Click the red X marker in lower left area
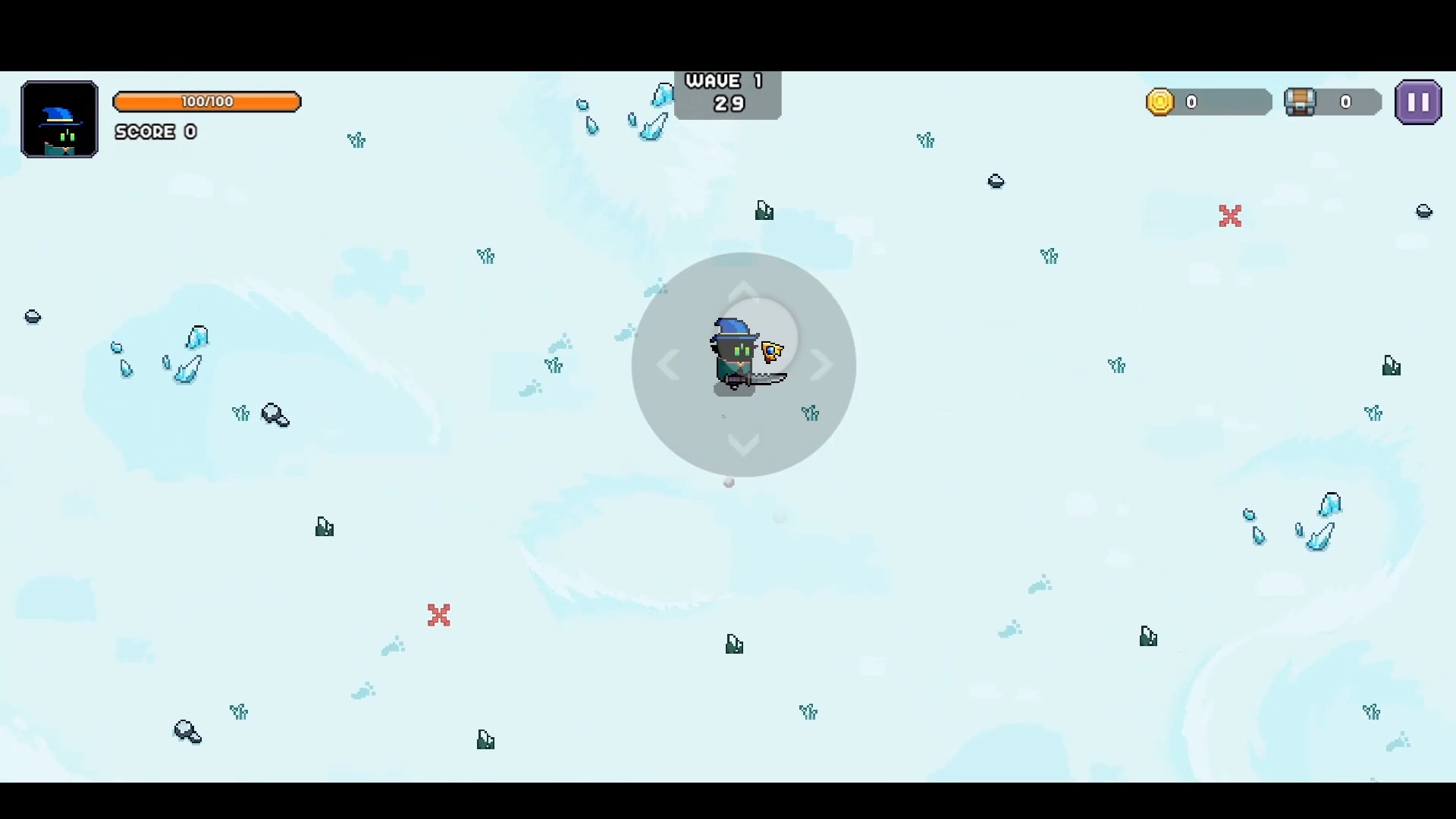1456x819 pixels. point(438,616)
